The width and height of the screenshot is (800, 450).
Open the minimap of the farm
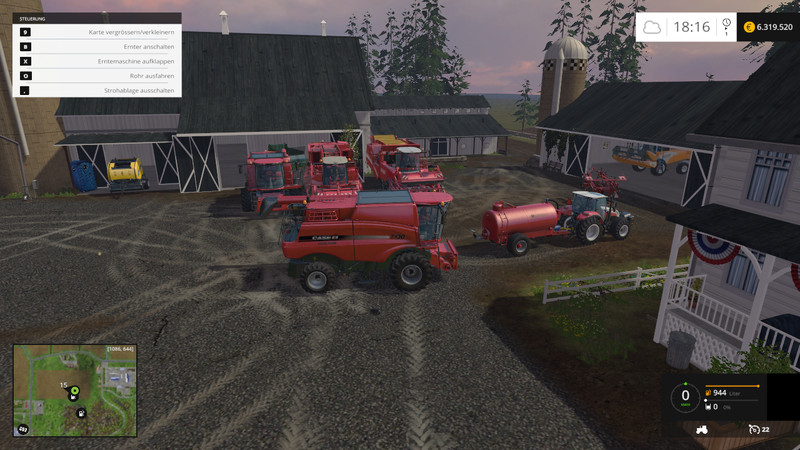(74, 391)
